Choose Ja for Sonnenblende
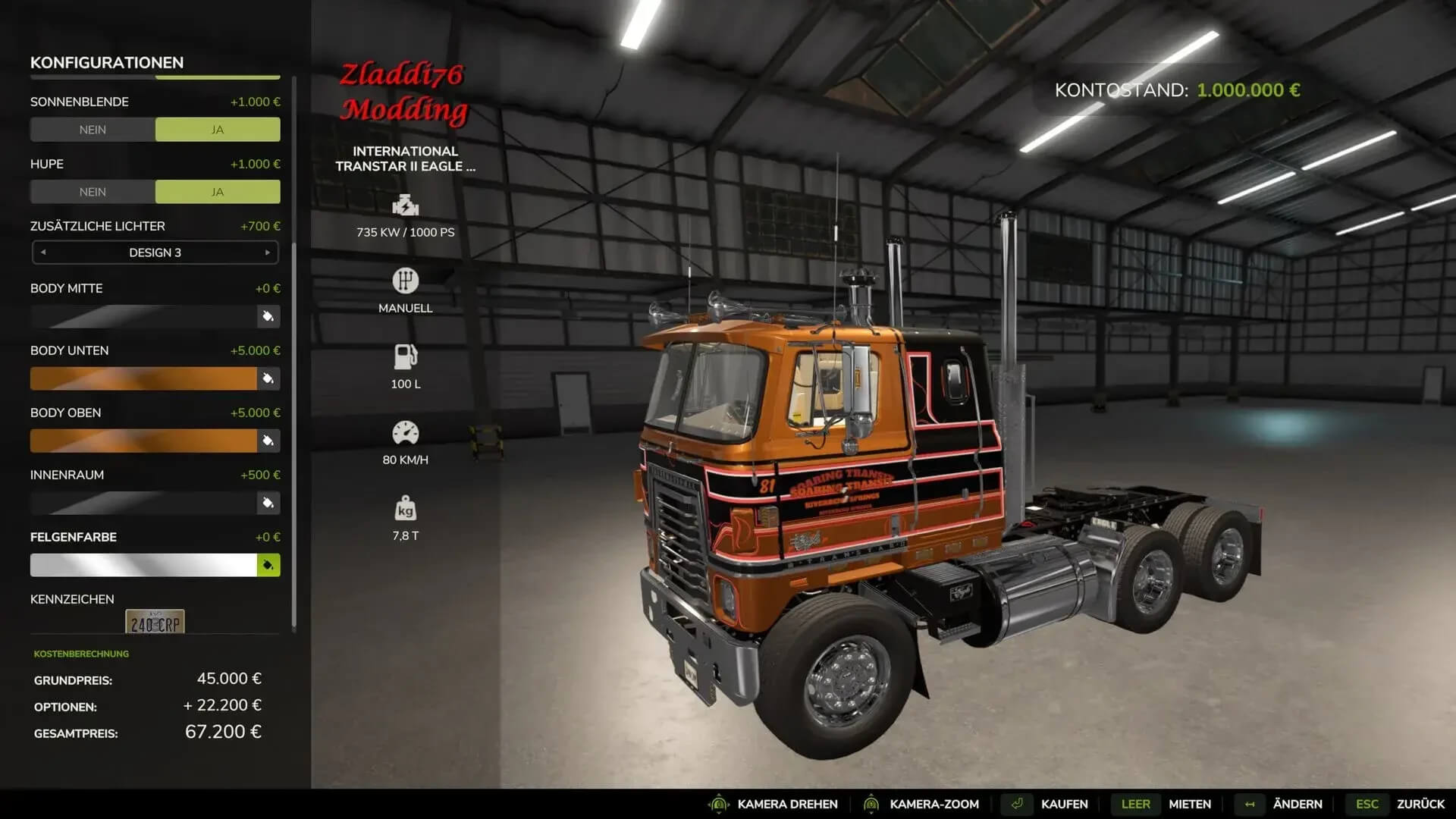The height and width of the screenshot is (819, 1456). coord(218,130)
